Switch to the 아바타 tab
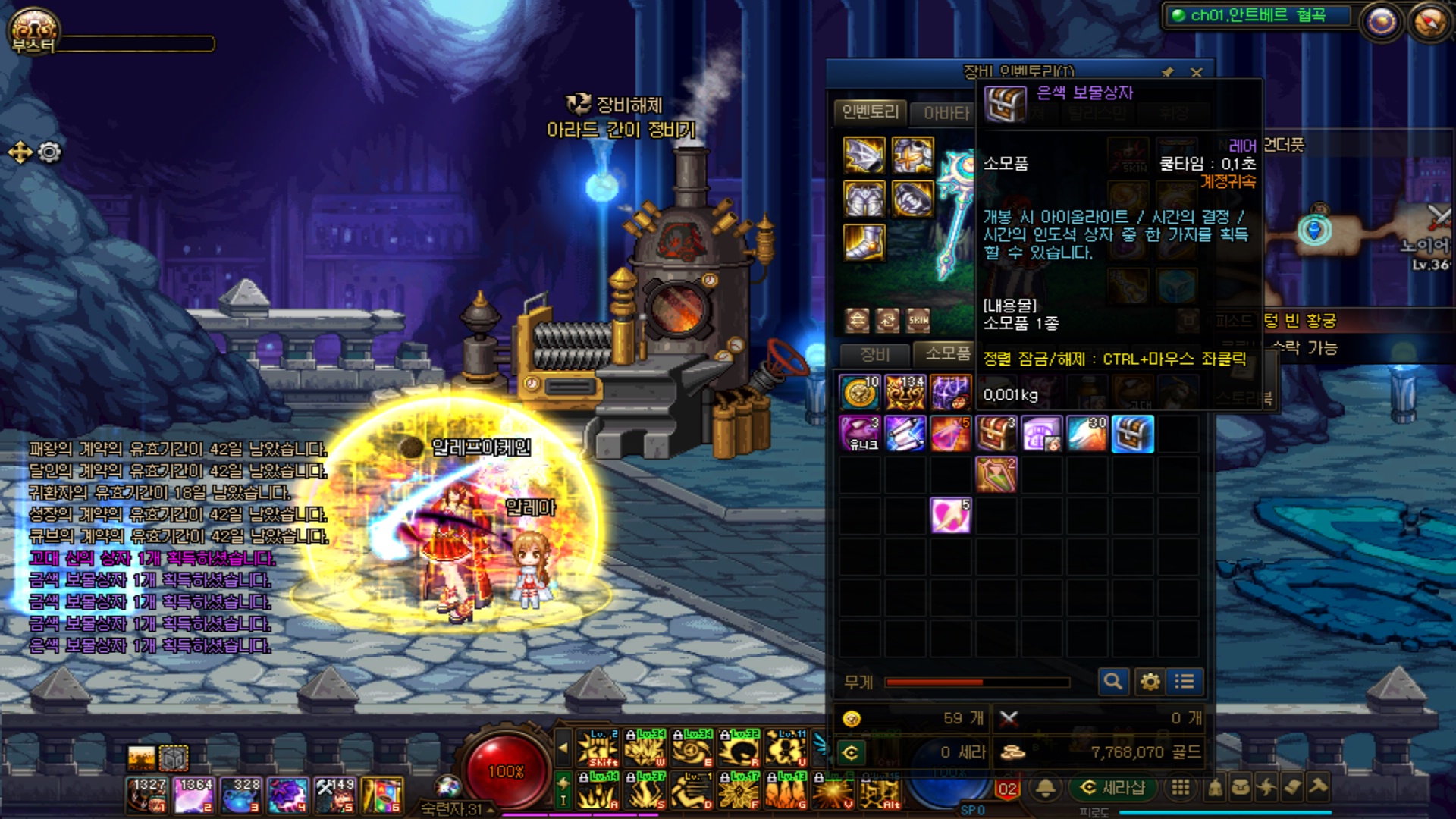This screenshot has width=1456, height=819. point(946,113)
